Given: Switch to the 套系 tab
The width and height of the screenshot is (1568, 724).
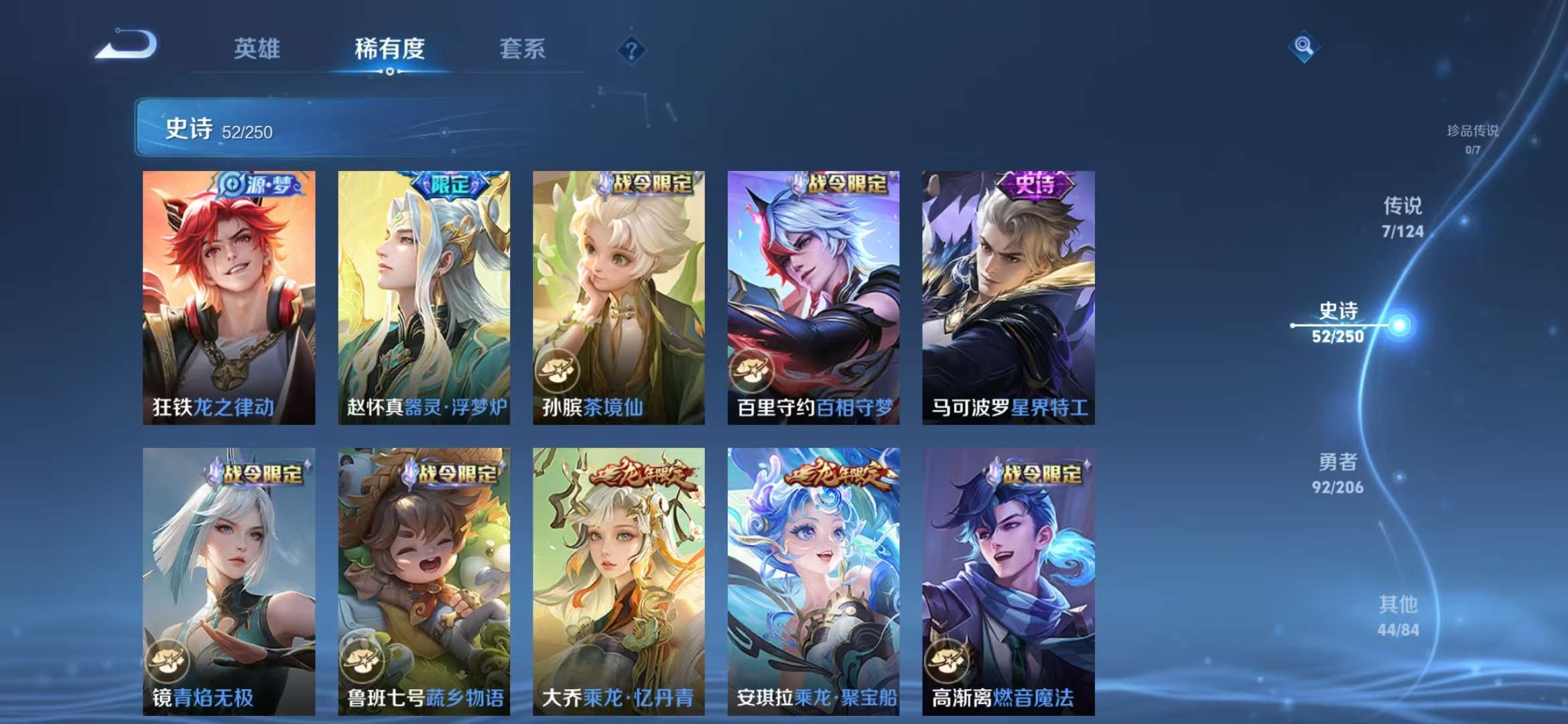Looking at the screenshot, I should tap(521, 49).
